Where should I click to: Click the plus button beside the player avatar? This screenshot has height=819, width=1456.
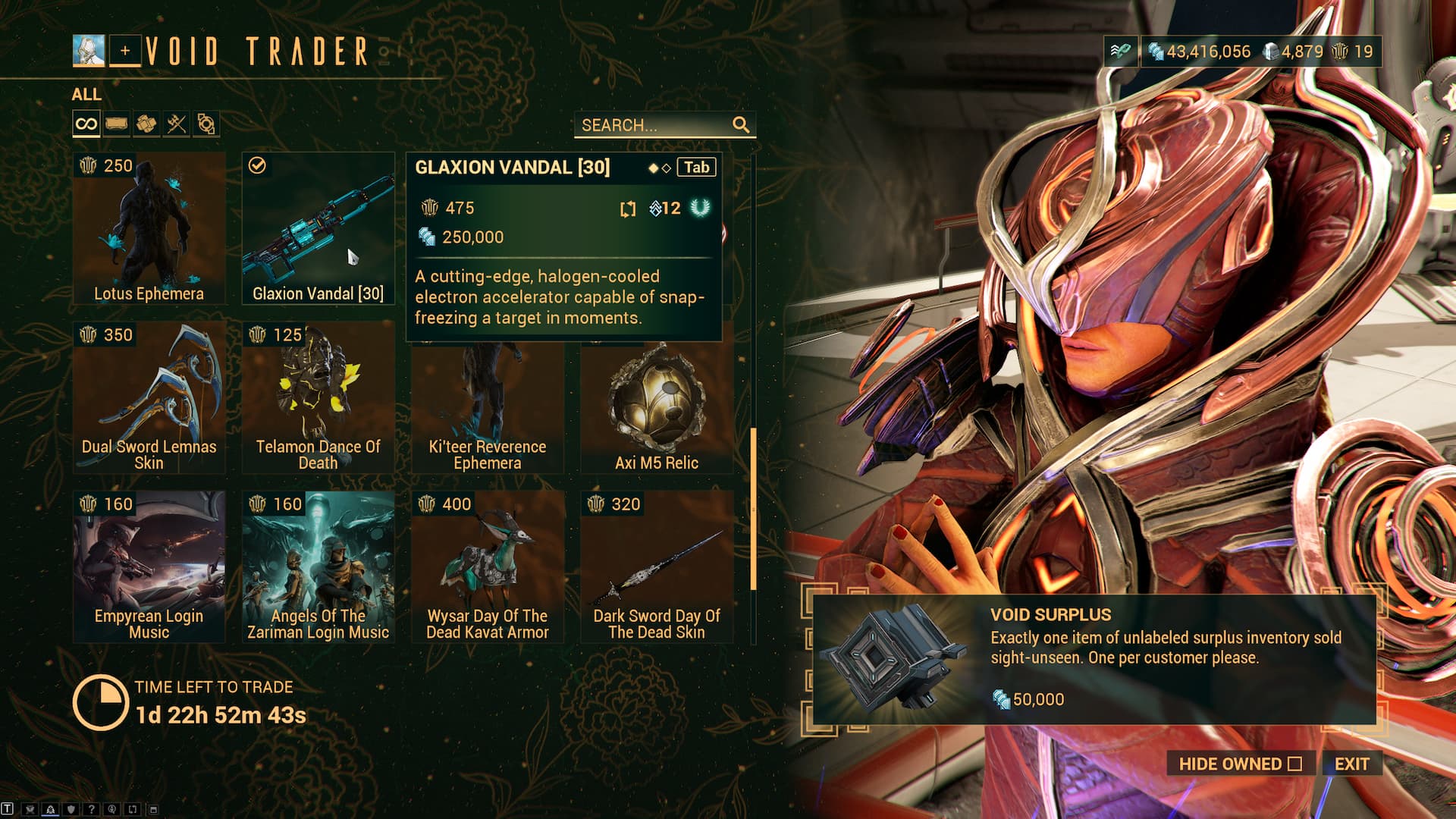click(x=125, y=51)
